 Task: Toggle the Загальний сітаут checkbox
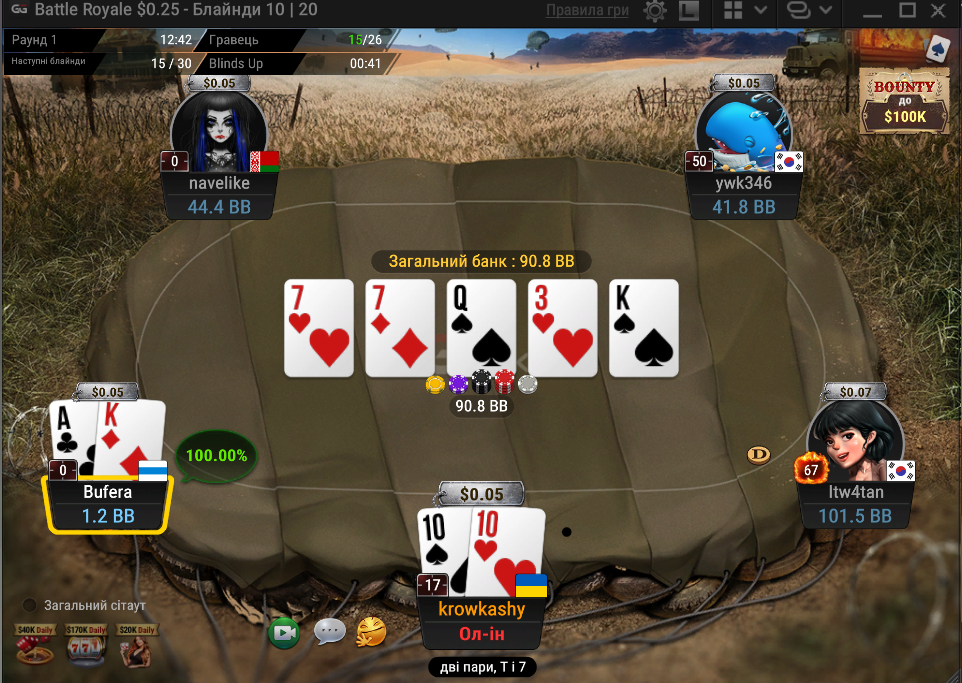30,605
